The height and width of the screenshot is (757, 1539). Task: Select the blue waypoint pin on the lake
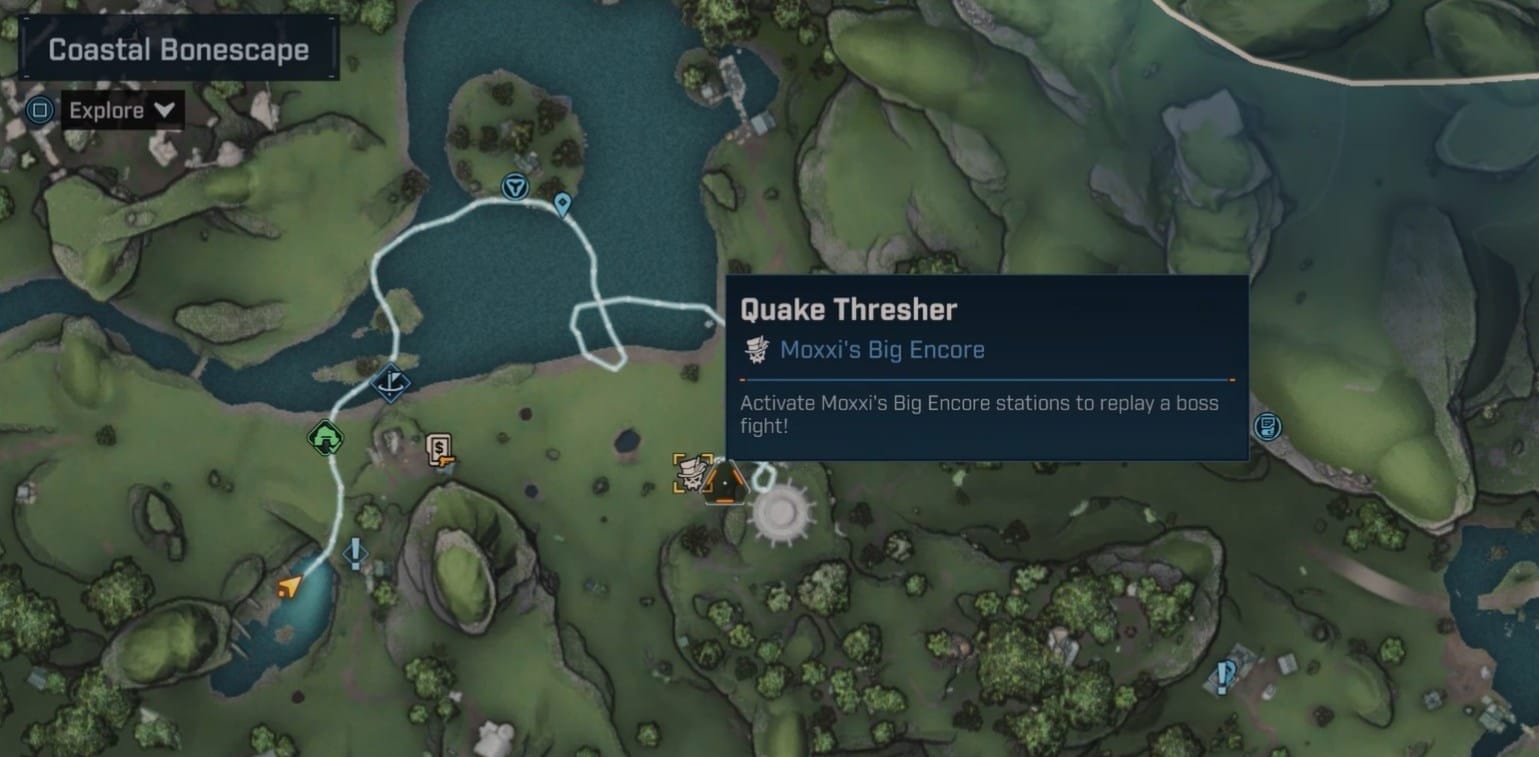point(562,205)
